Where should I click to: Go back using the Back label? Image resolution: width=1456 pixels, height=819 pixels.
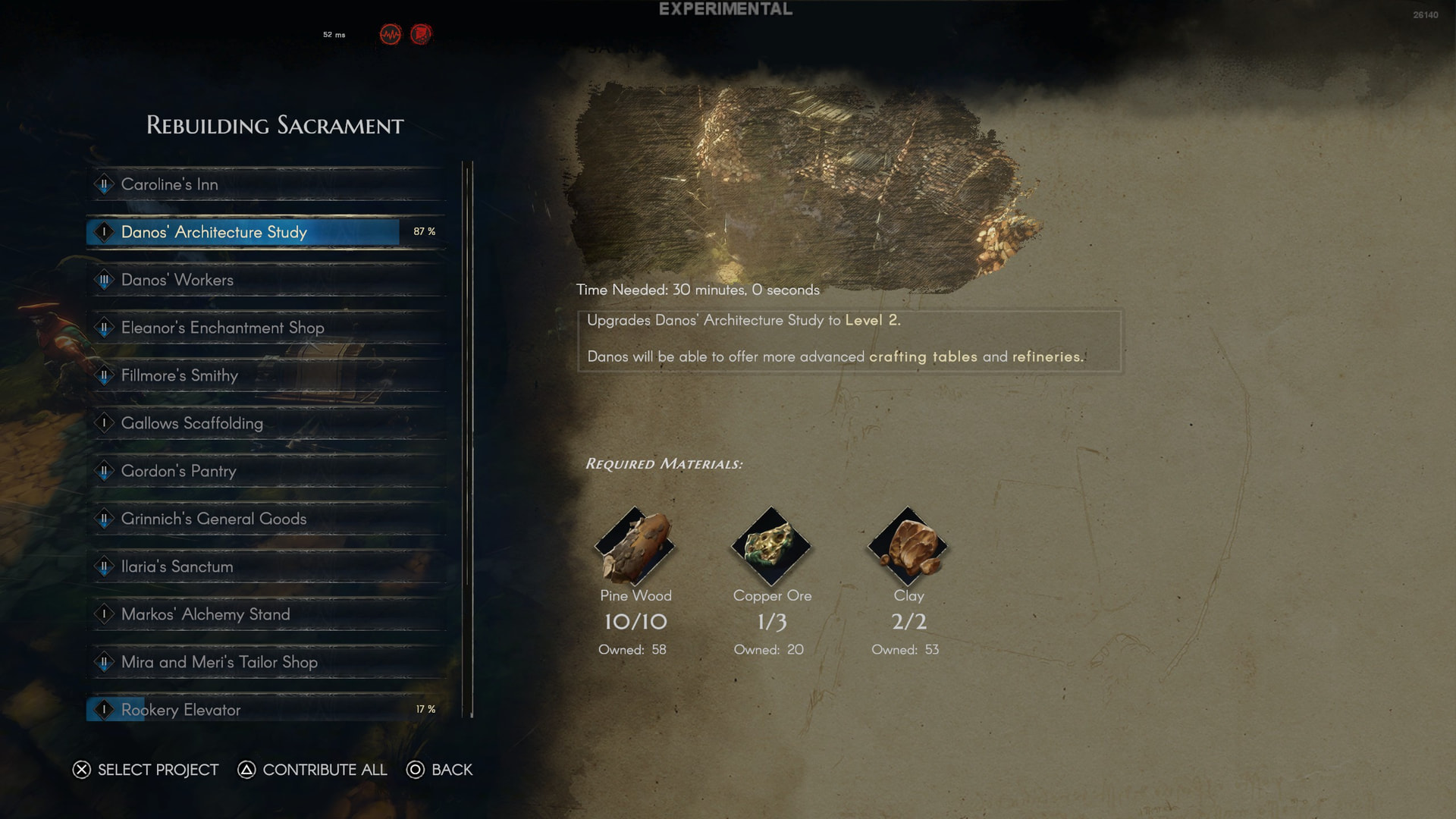point(451,770)
